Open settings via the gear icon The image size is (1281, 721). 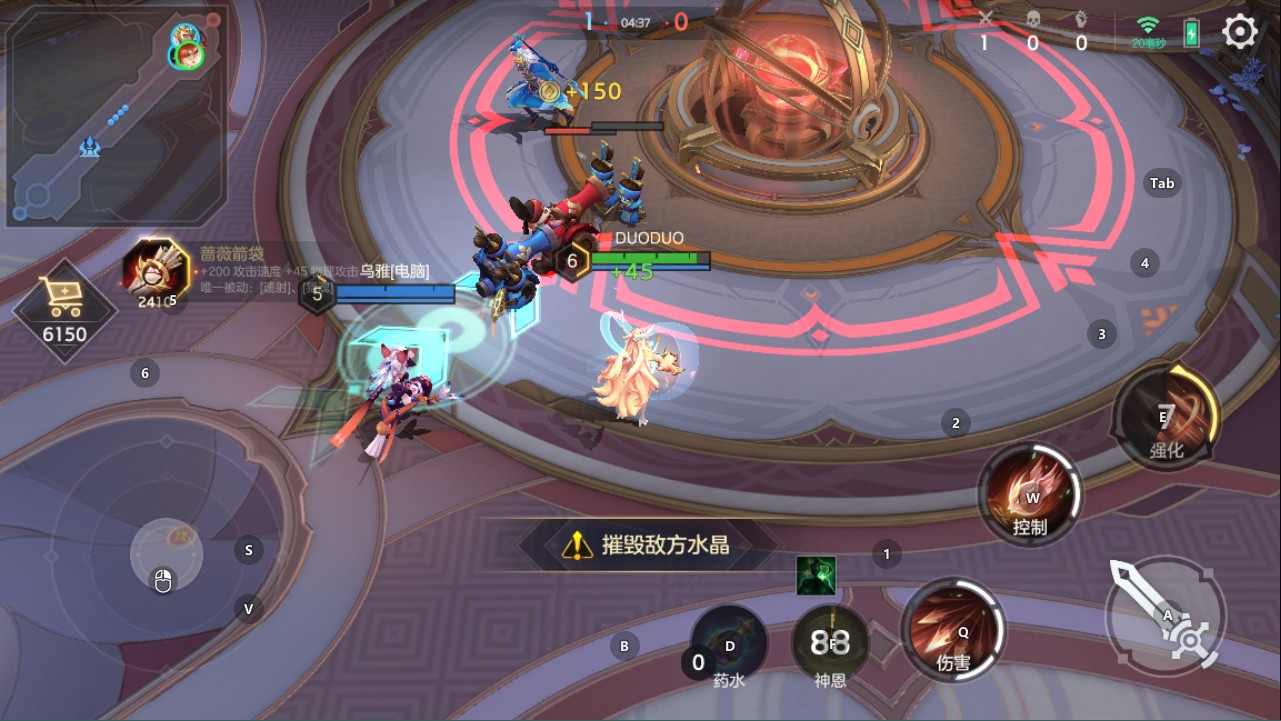1237,31
